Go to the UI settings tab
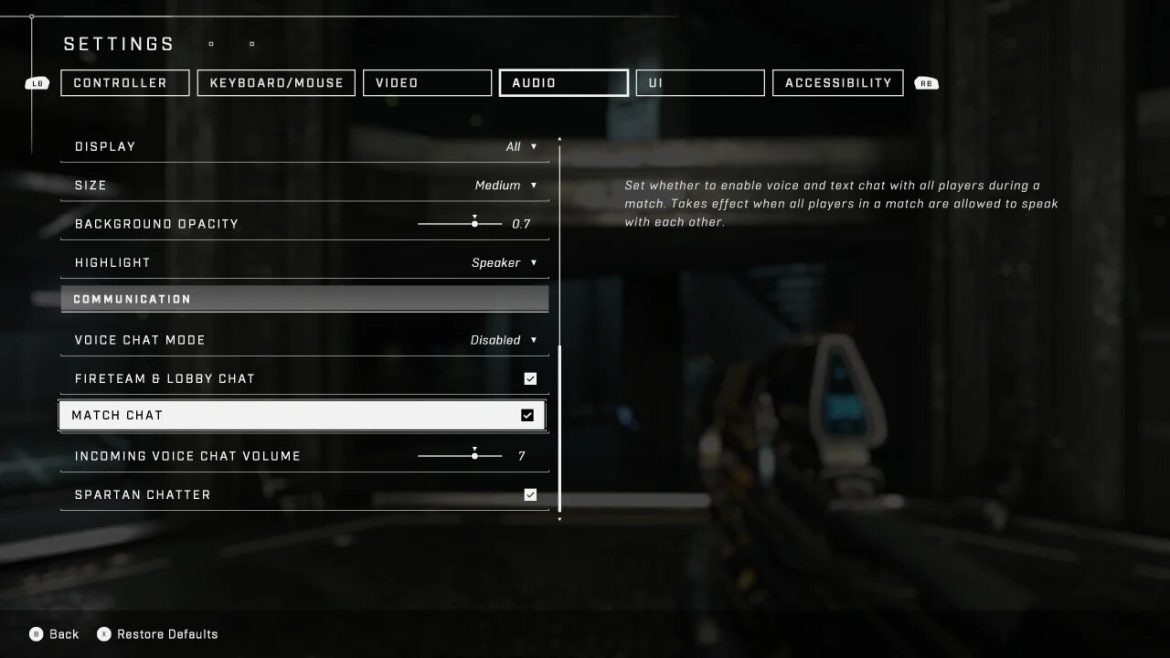1170x658 pixels. point(700,83)
